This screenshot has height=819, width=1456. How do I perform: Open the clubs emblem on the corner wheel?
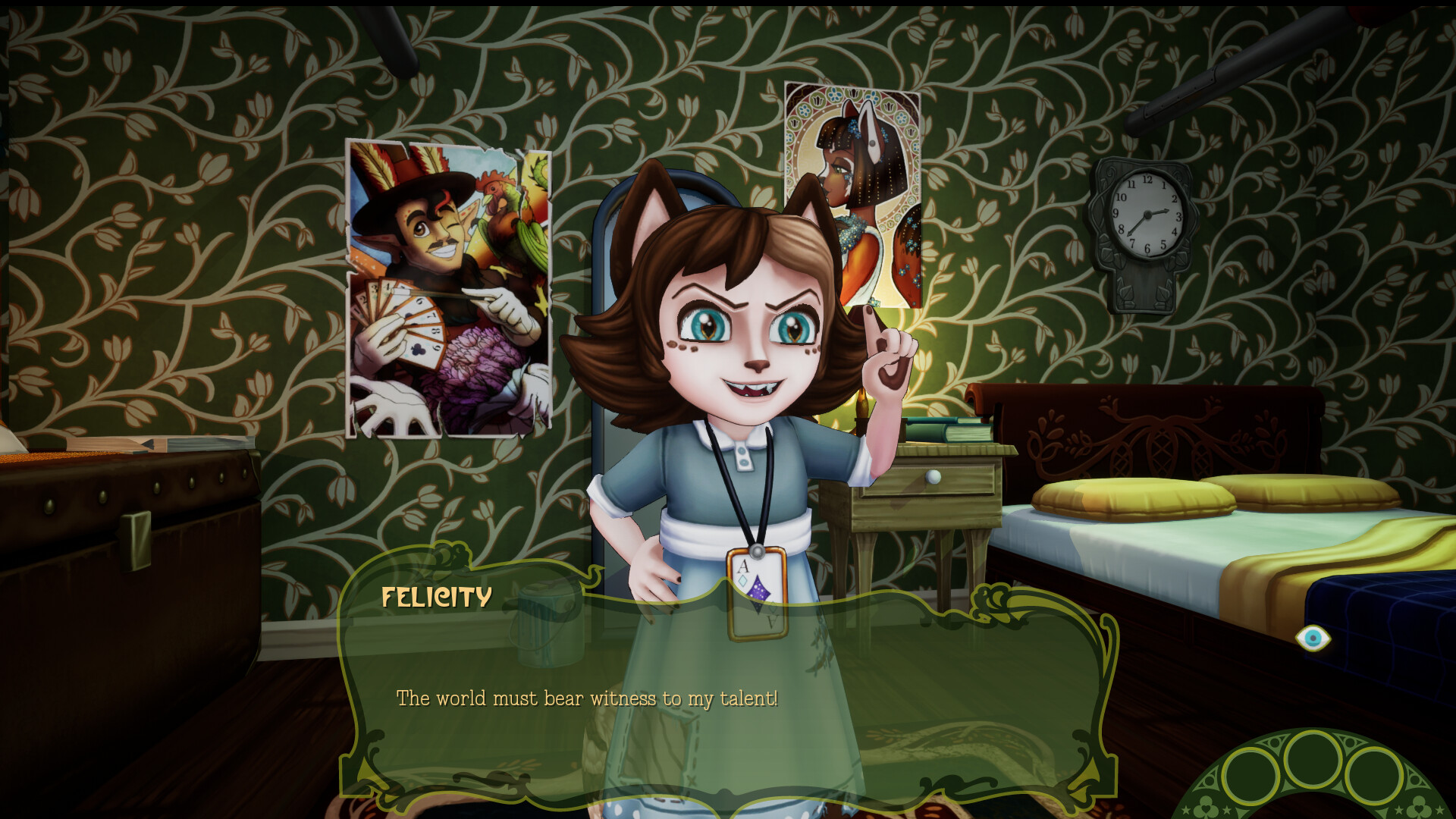(1420, 805)
